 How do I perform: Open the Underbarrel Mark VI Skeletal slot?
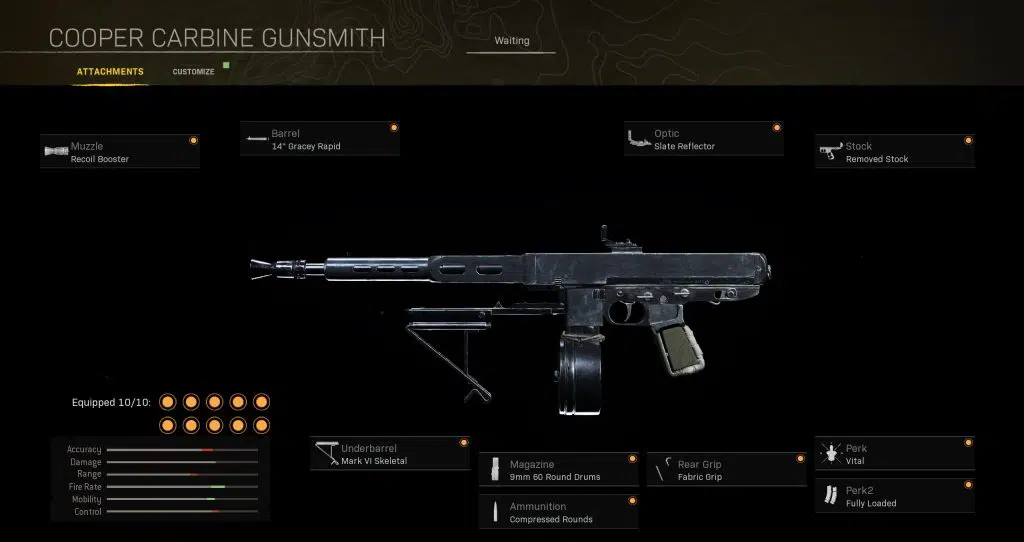point(390,454)
